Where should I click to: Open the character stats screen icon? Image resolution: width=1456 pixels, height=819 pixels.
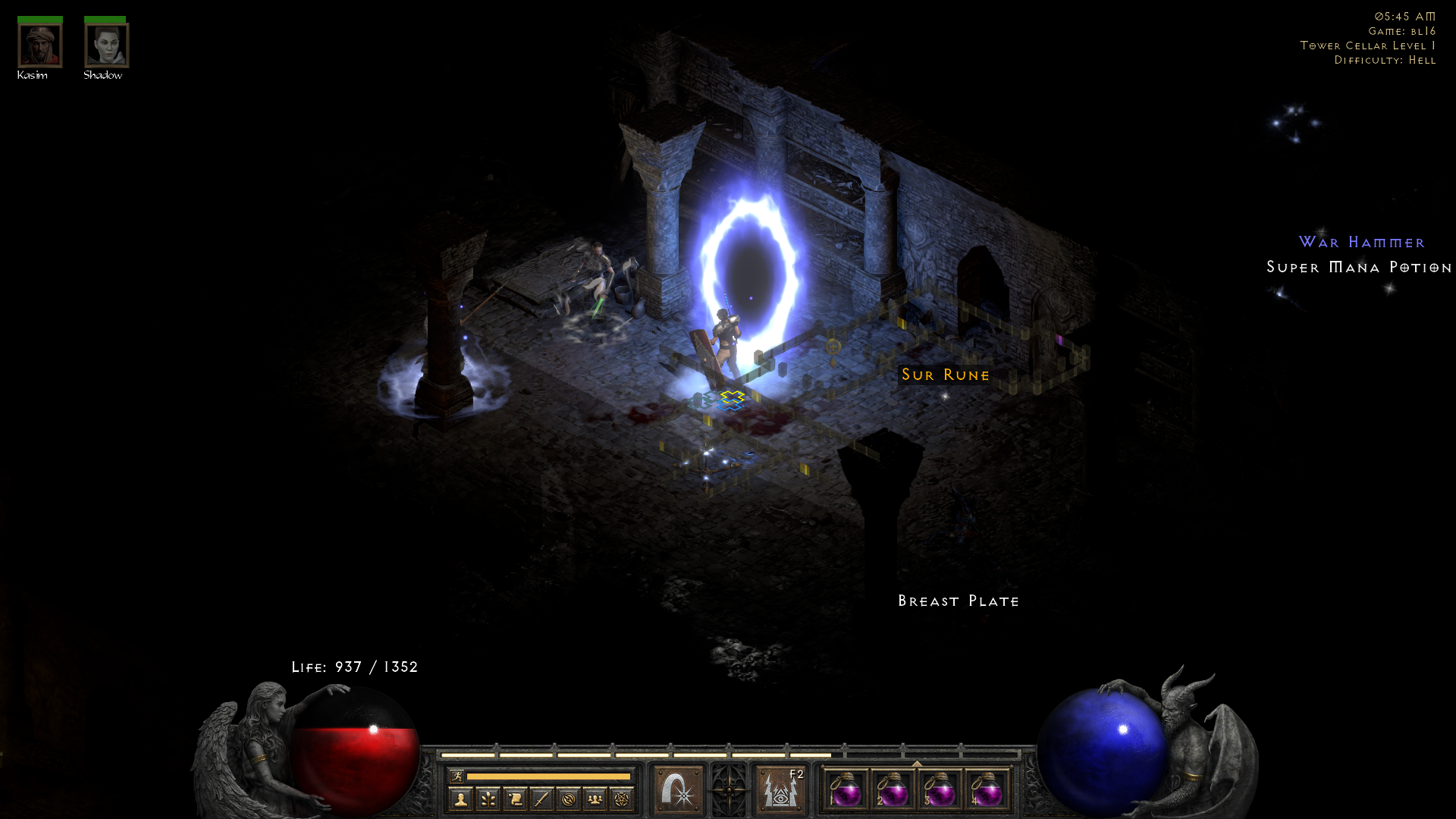(x=462, y=798)
